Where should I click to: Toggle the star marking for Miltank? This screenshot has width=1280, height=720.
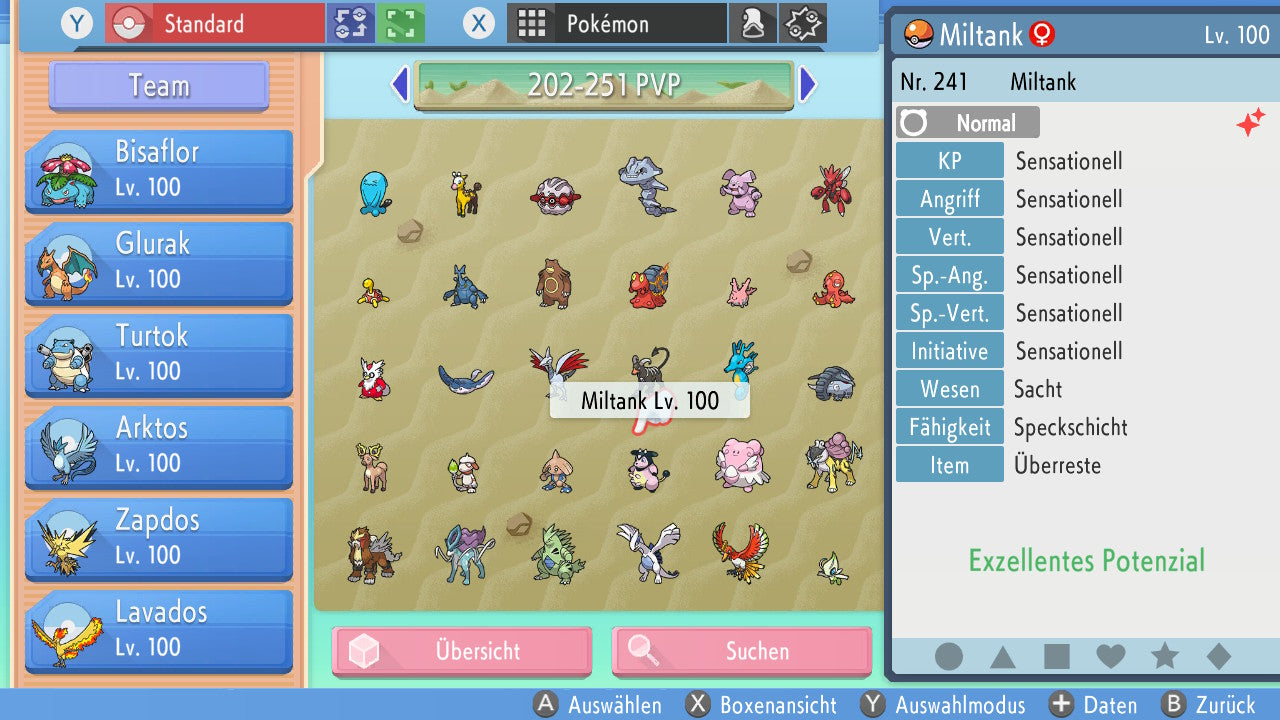click(x=1163, y=656)
